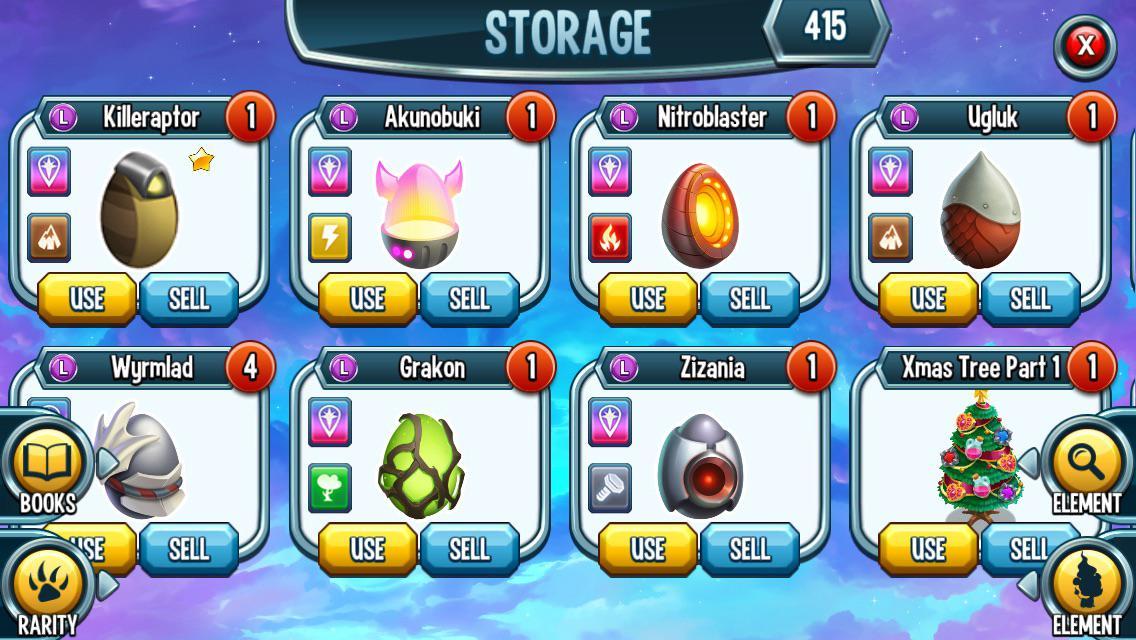1136x640 pixels.
Task: Use the Xmas Tree Part 1 item
Action: (x=927, y=548)
